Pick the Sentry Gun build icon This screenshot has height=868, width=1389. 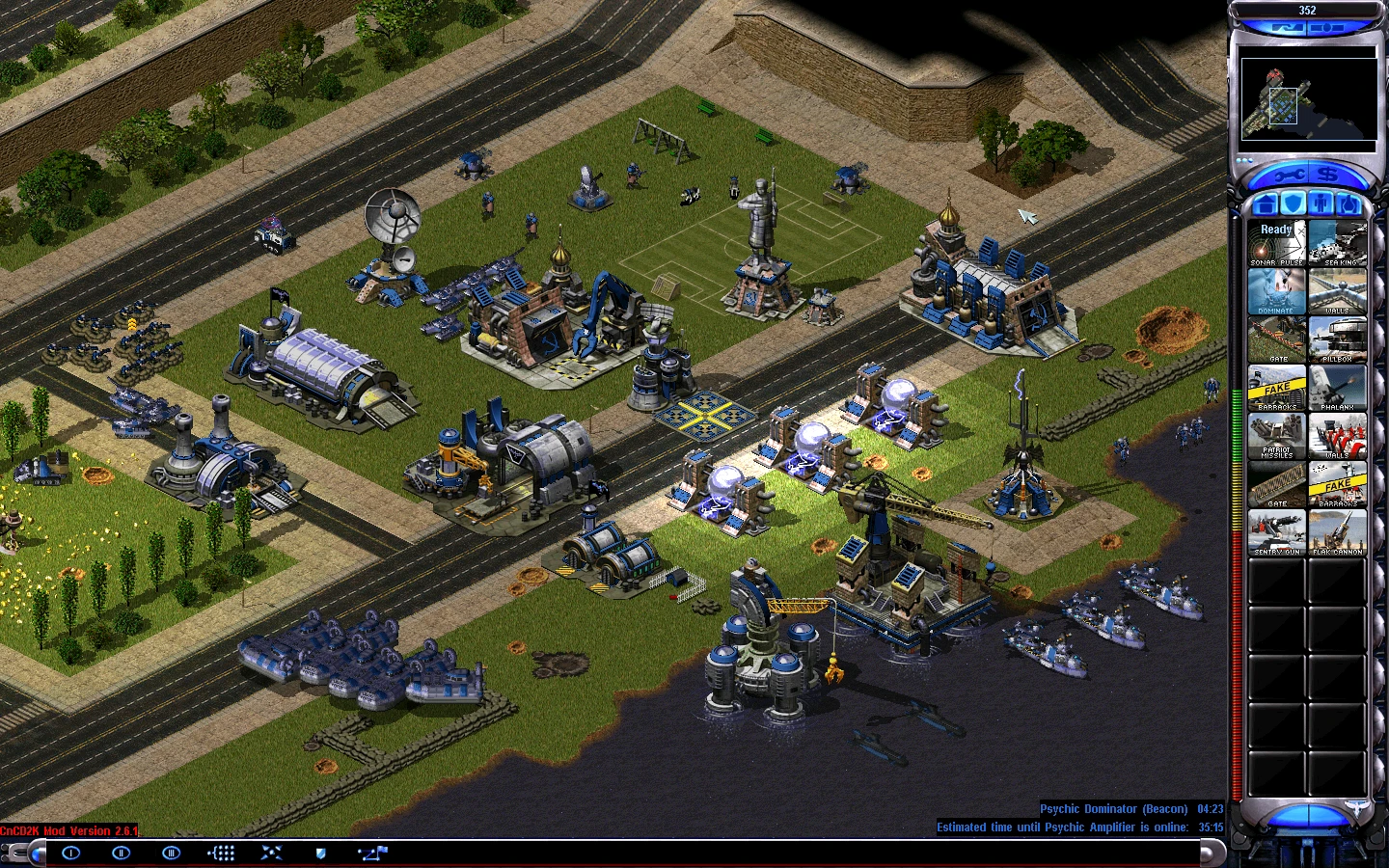pos(1276,532)
